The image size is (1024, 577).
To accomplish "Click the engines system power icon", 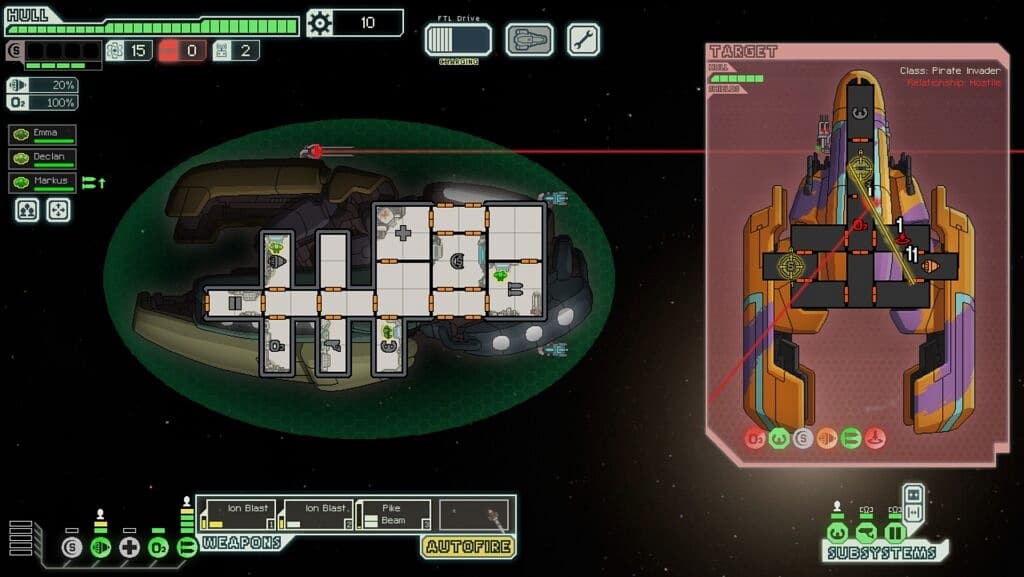I will tap(100, 547).
